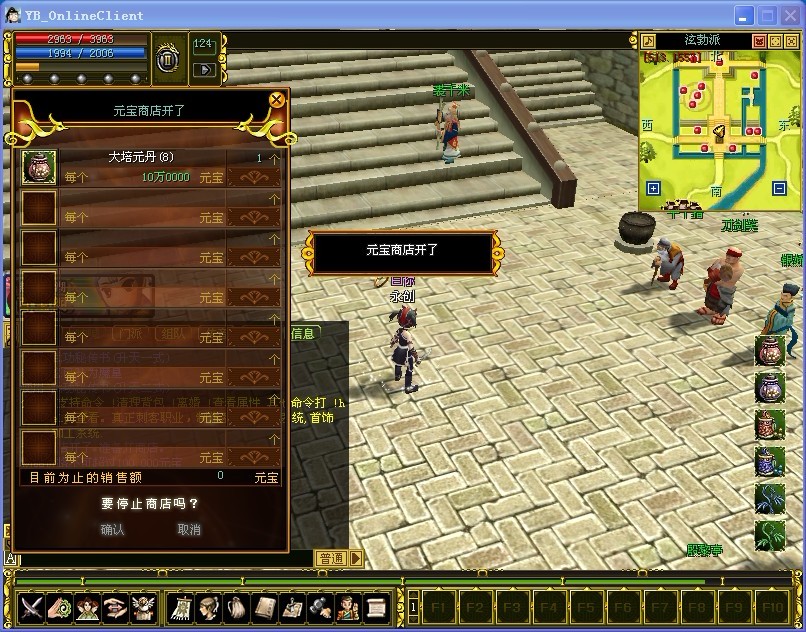Select the F10 hotkey slot
806x632 pixels.
click(771, 606)
